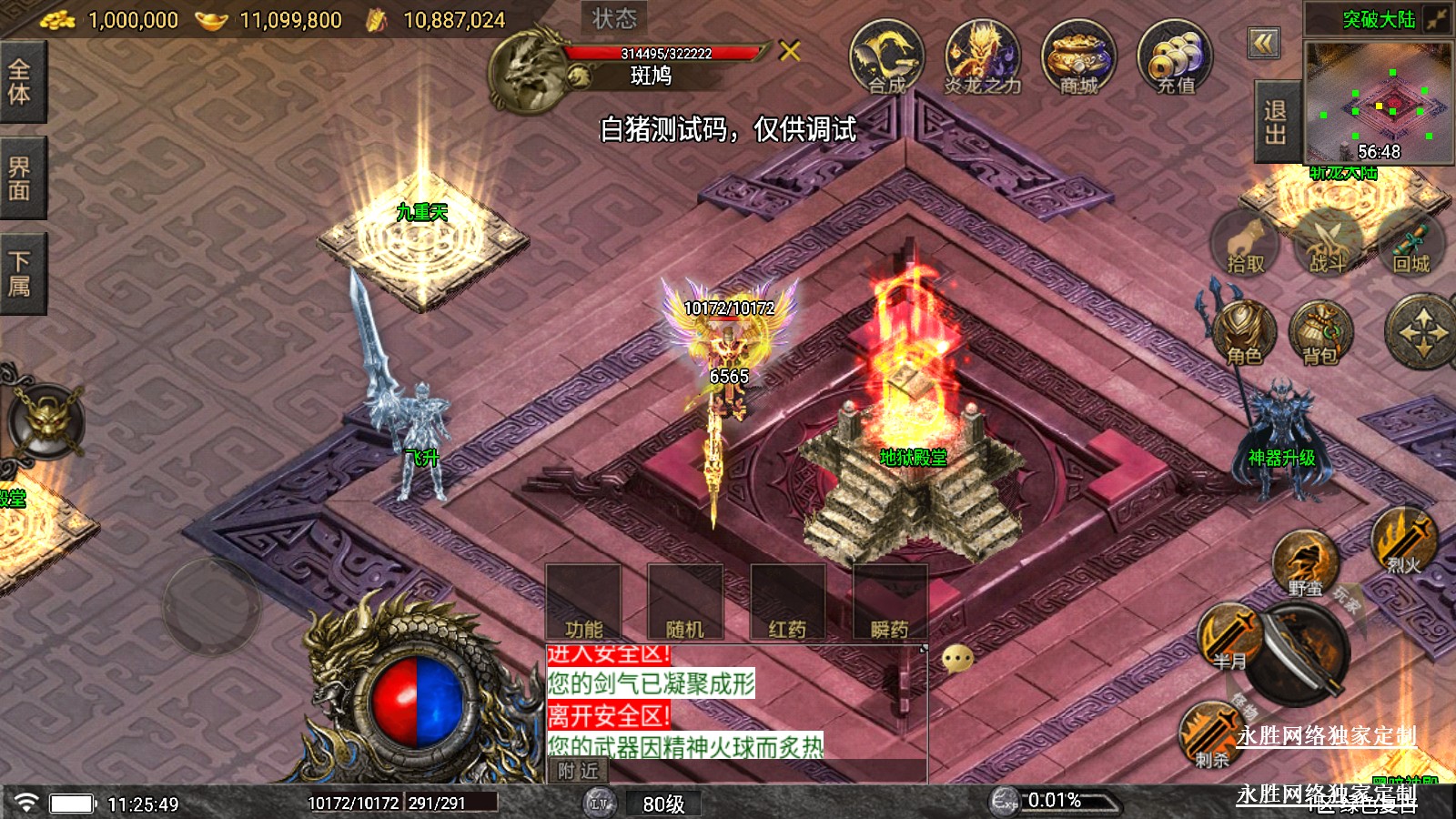Activate the 烈火 skill
Screen dimensions: 1456x819
click(1403, 542)
